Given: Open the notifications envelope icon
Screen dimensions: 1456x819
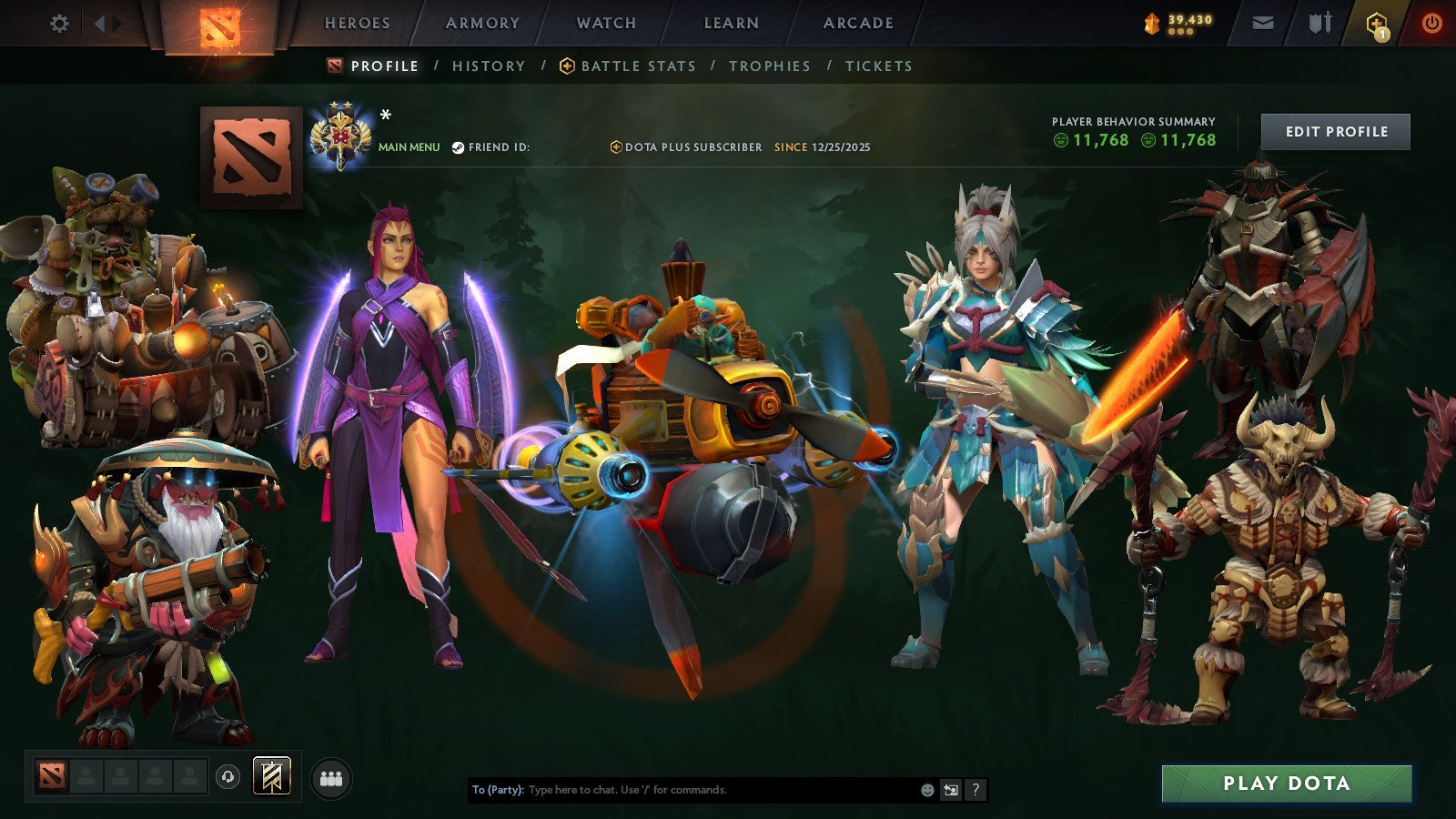Looking at the screenshot, I should (1262, 24).
